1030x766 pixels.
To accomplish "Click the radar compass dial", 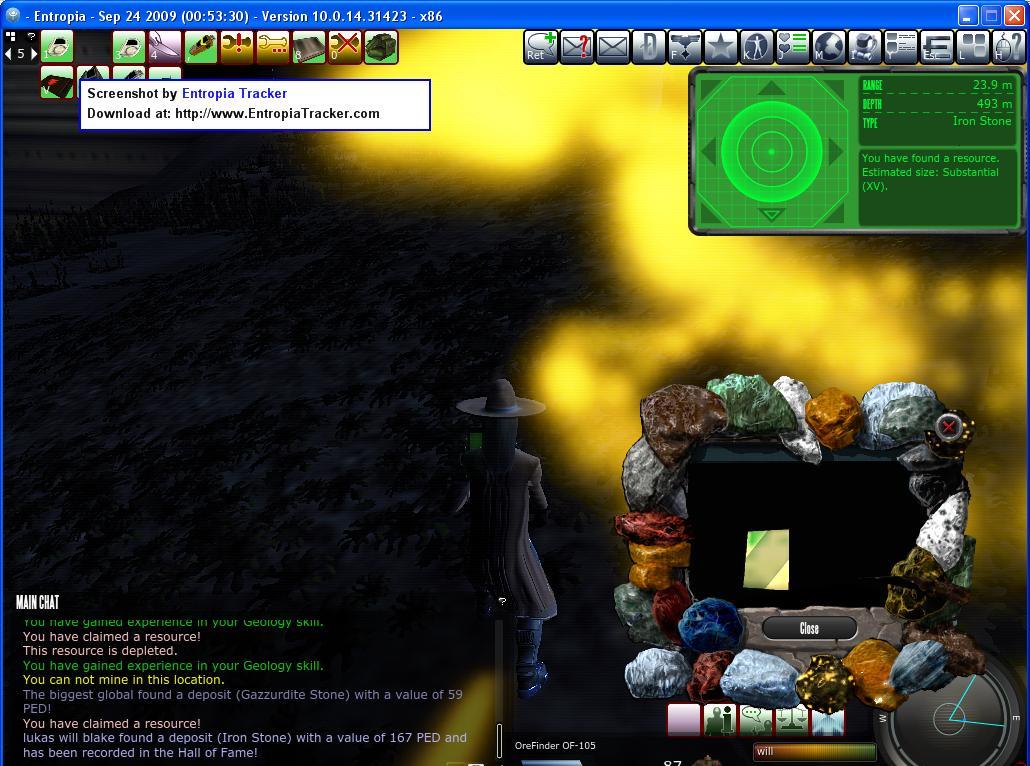I will point(950,716).
